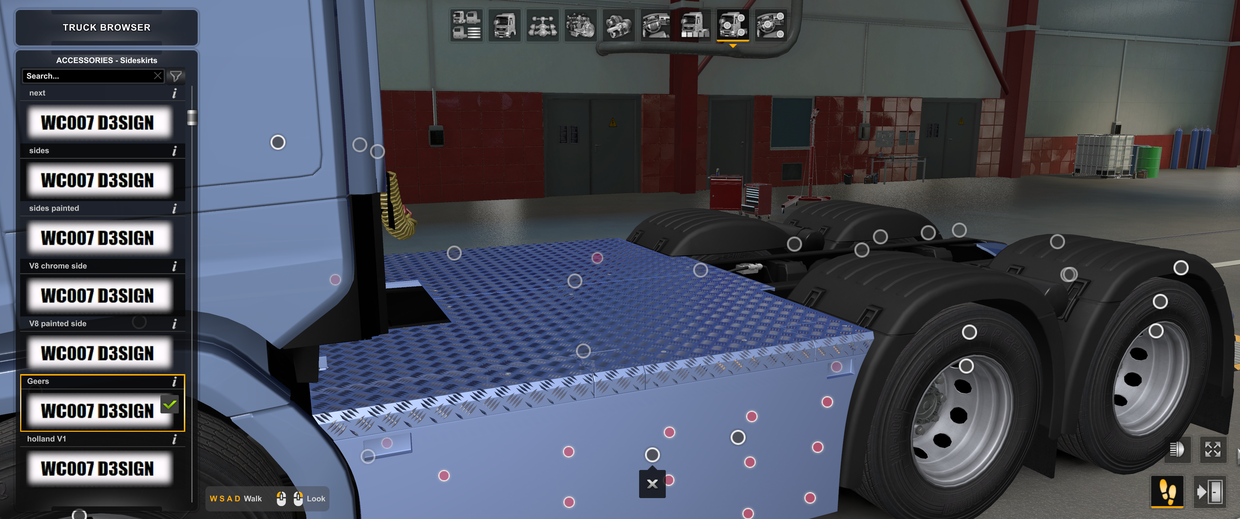Choose the 'sides' sideskirt thumbnail
Screen dimensions: 1240x519
pos(97,181)
